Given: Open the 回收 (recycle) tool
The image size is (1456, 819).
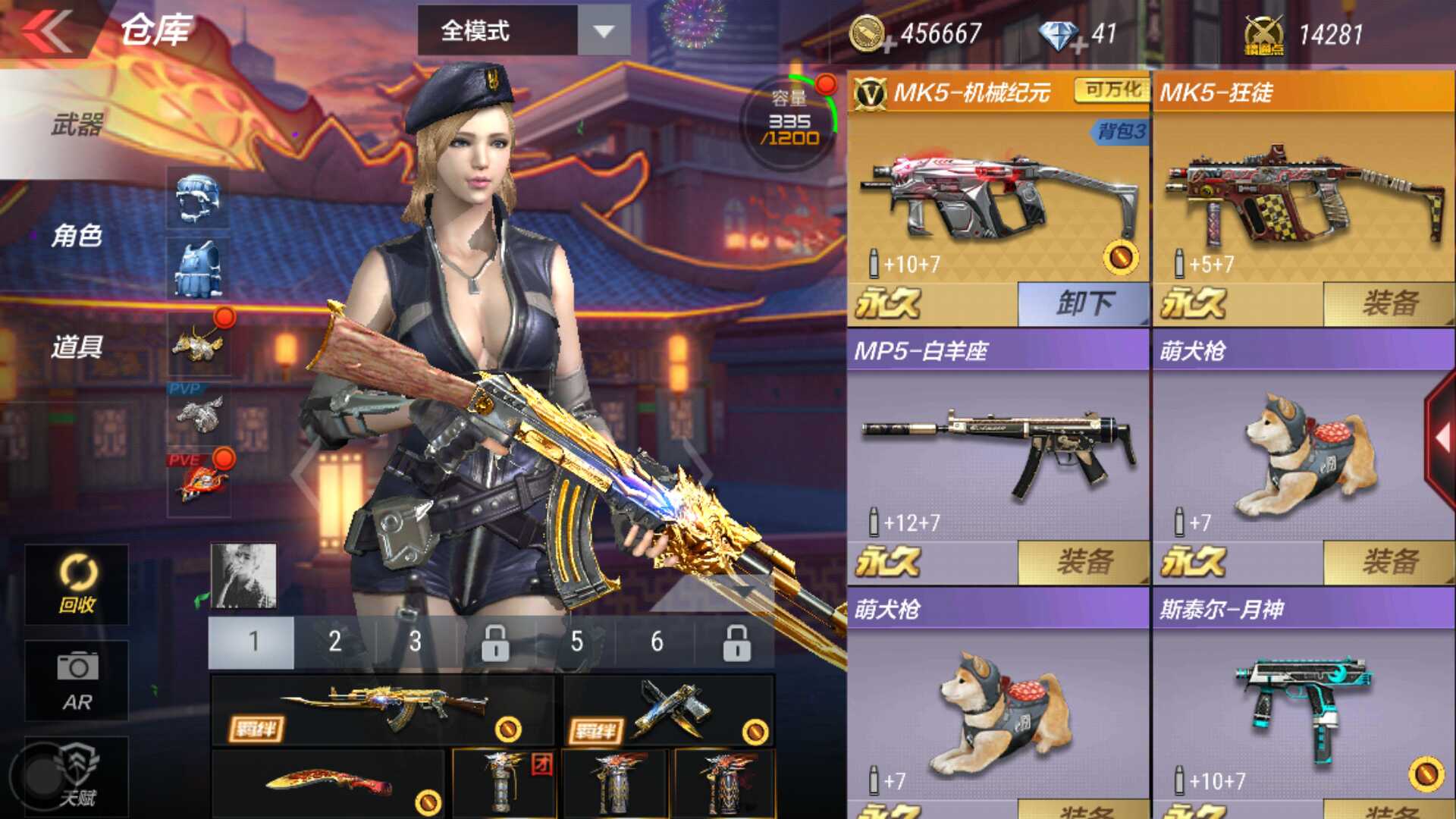Looking at the screenshot, I should click(74, 584).
